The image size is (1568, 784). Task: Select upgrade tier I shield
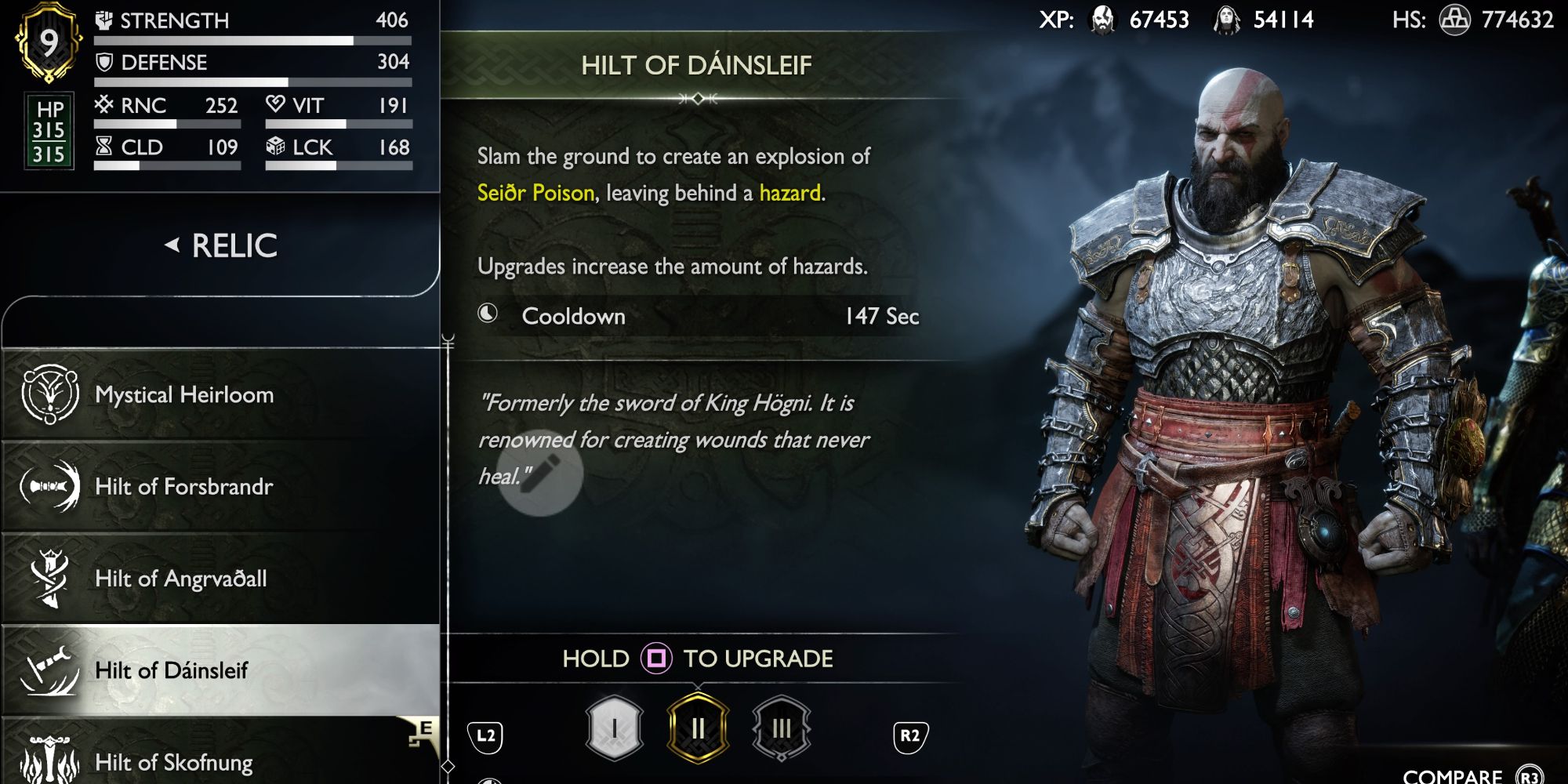point(615,726)
